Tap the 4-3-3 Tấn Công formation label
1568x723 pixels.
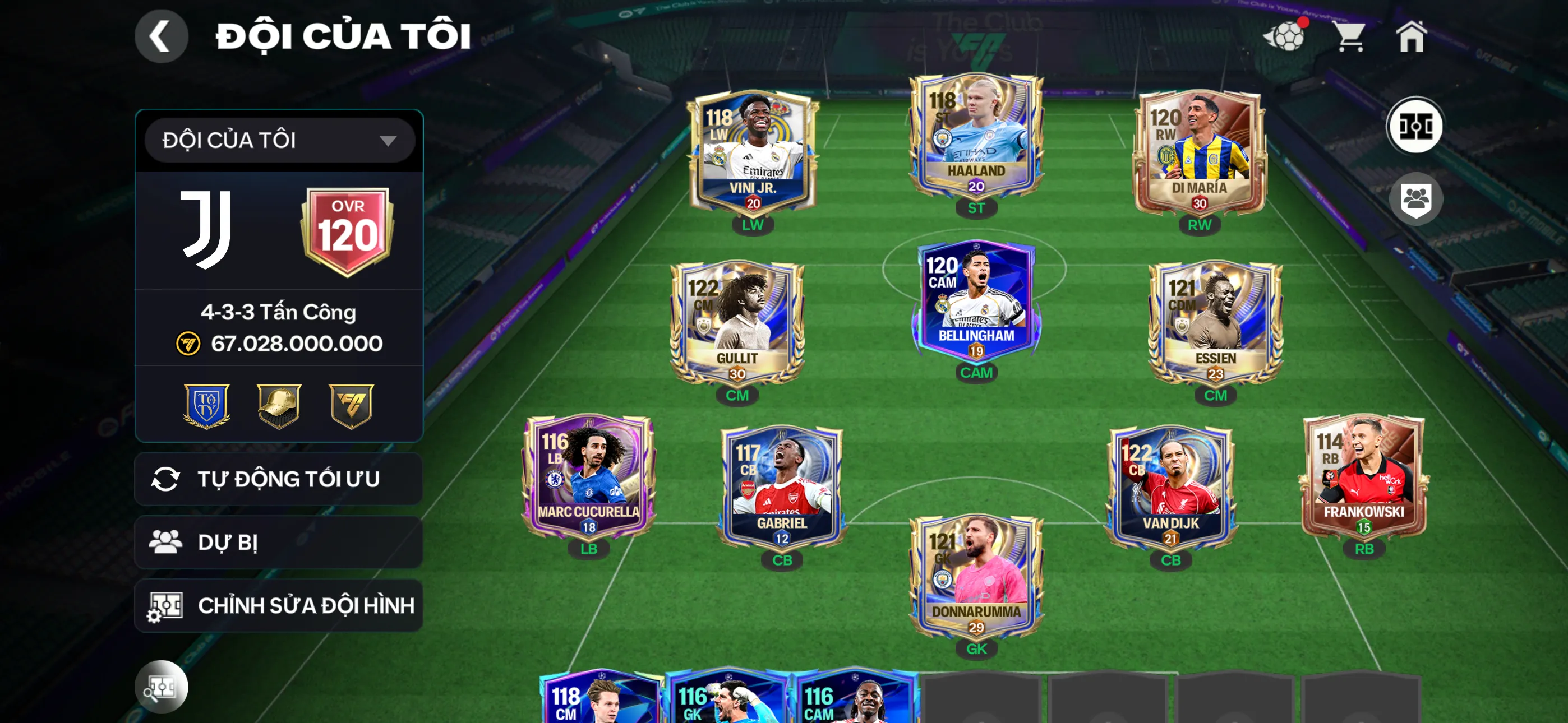pyautogui.click(x=279, y=312)
